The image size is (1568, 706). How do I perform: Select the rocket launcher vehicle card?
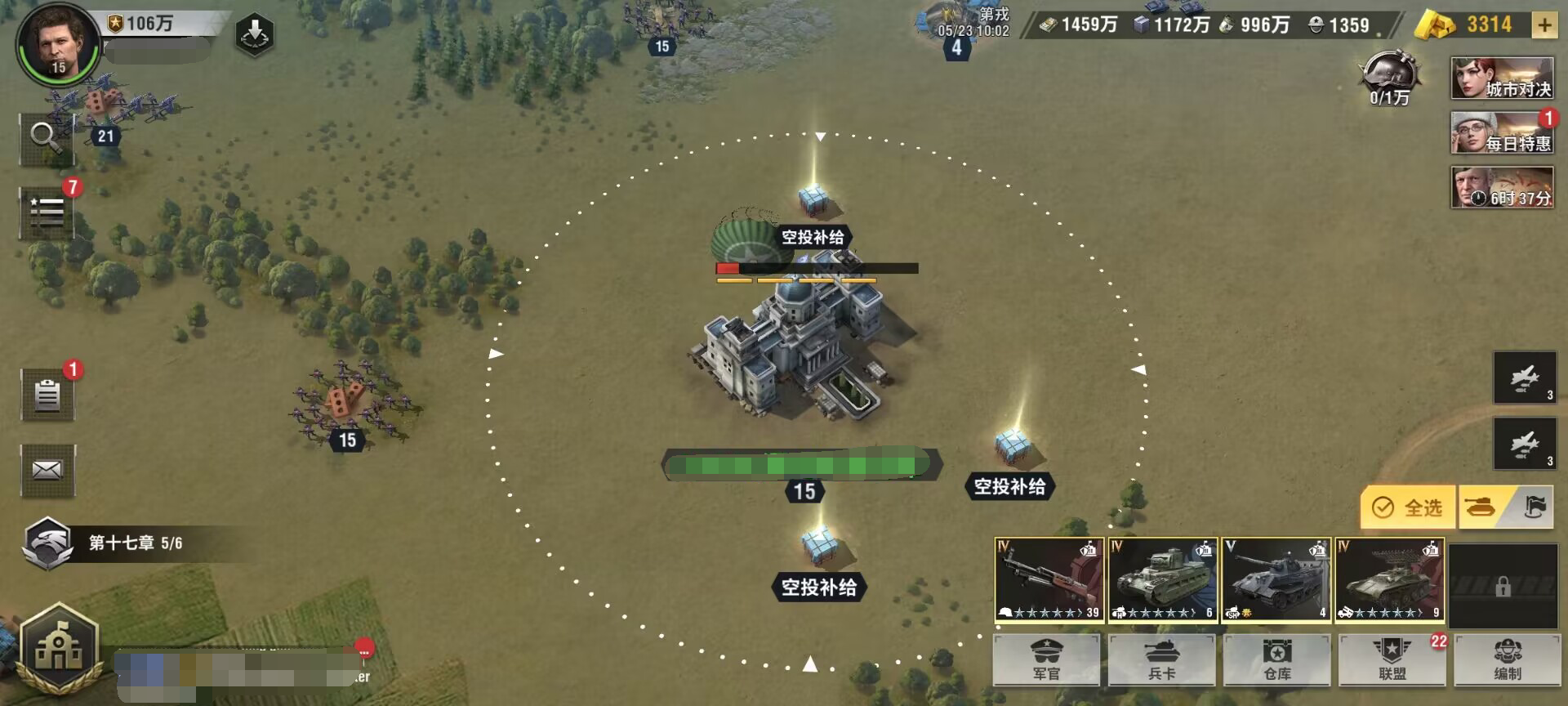click(1389, 579)
